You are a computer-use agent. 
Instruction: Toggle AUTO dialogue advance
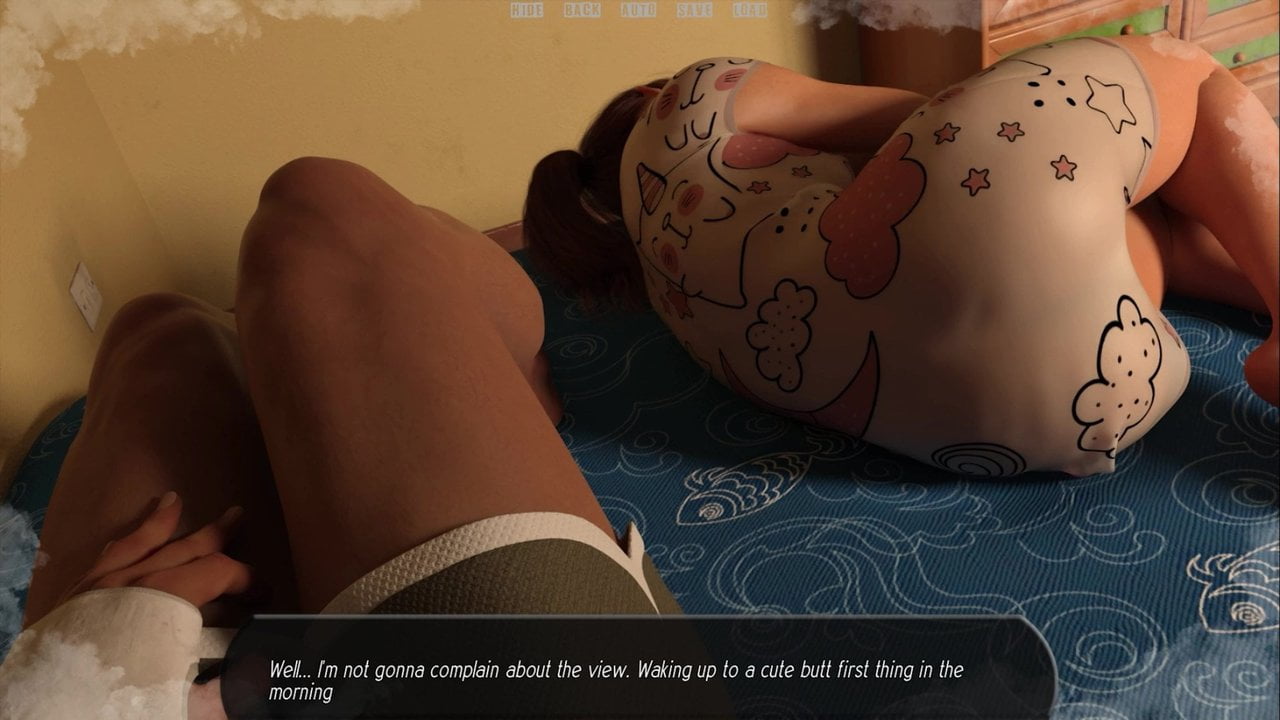point(638,10)
